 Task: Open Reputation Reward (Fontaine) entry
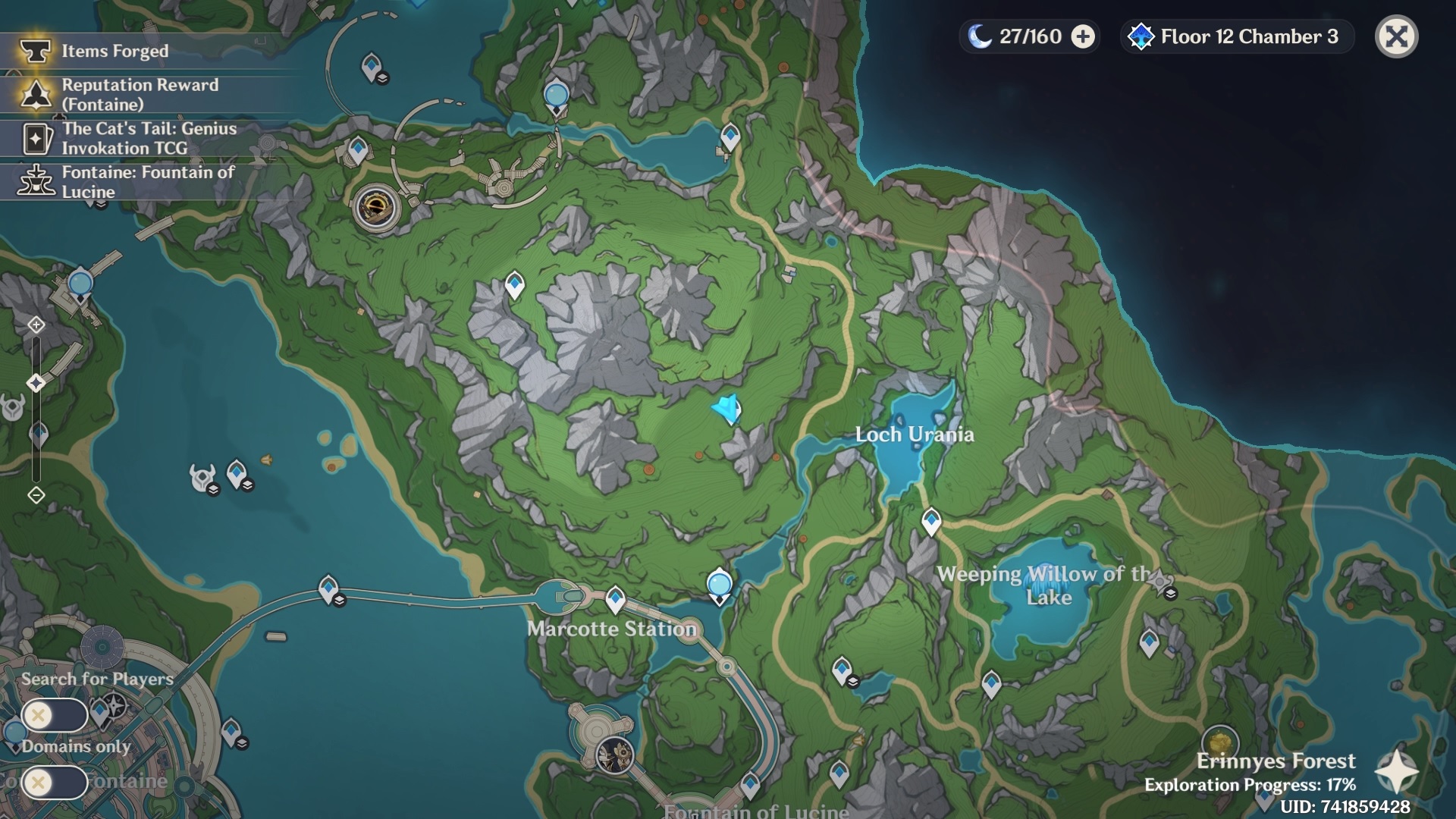(x=140, y=95)
